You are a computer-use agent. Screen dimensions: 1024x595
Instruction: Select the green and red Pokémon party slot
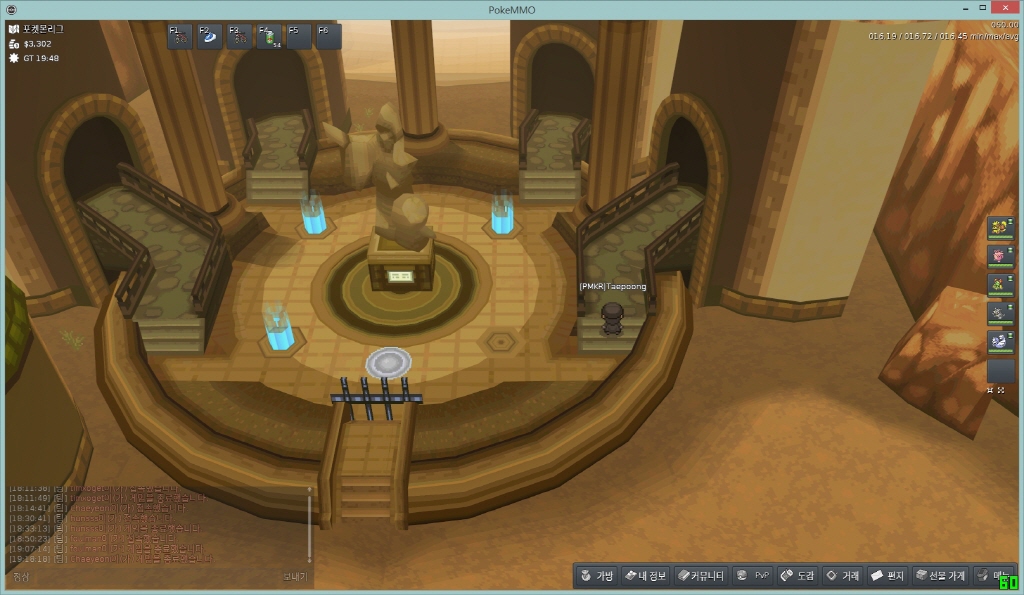(1000, 286)
